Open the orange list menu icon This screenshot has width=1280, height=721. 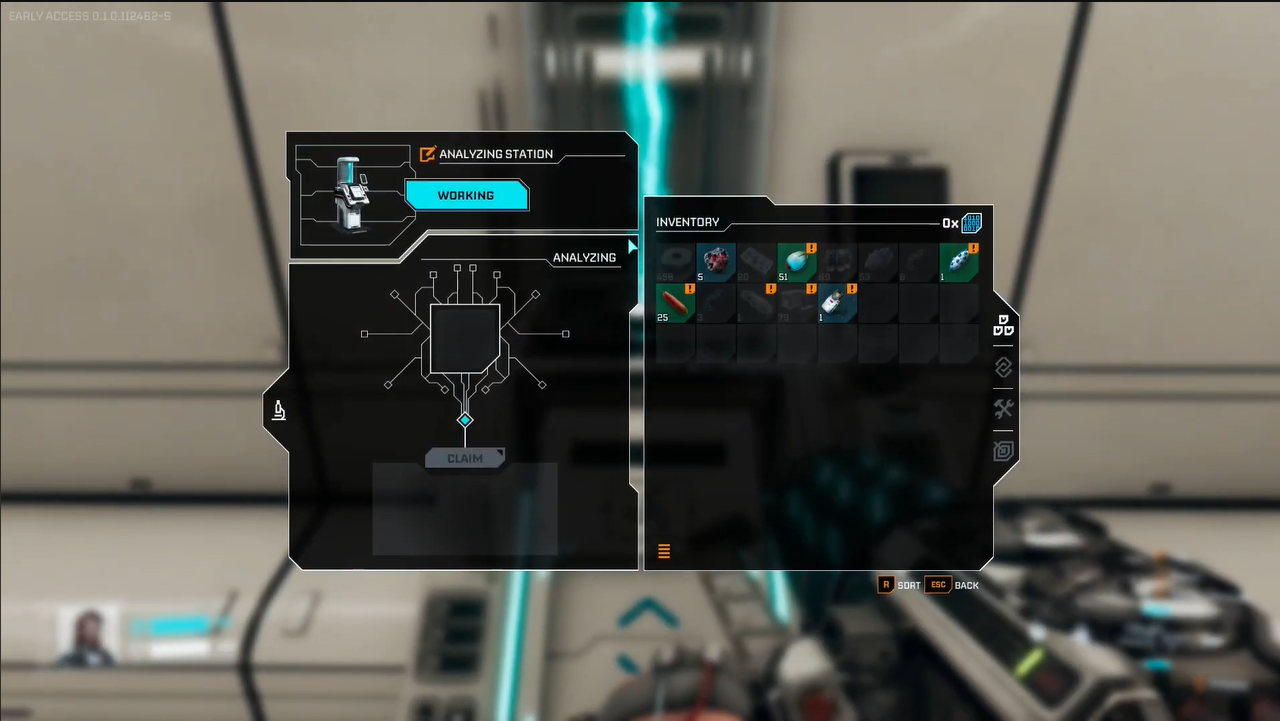664,551
